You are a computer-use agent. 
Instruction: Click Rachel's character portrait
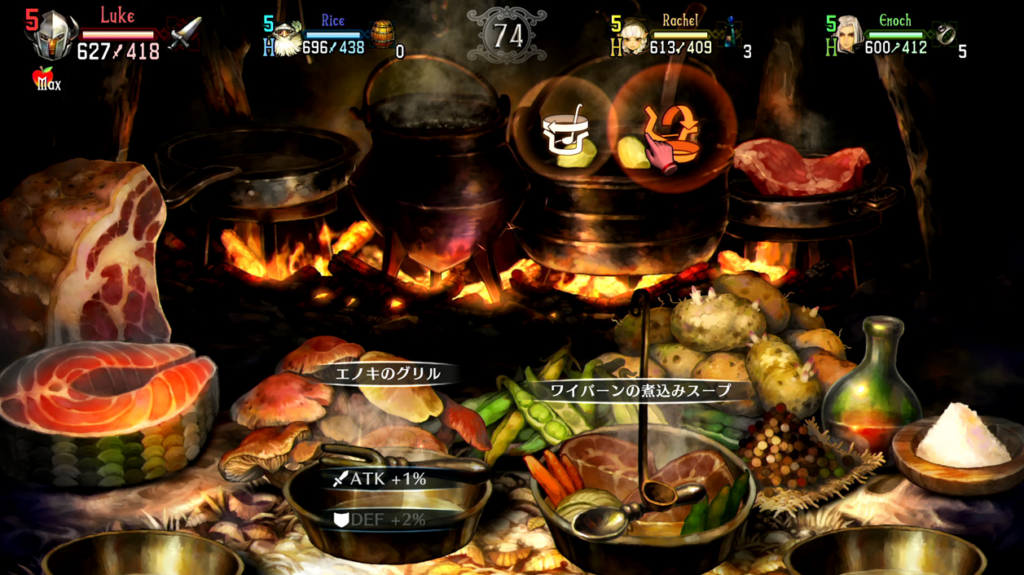[x=632, y=37]
